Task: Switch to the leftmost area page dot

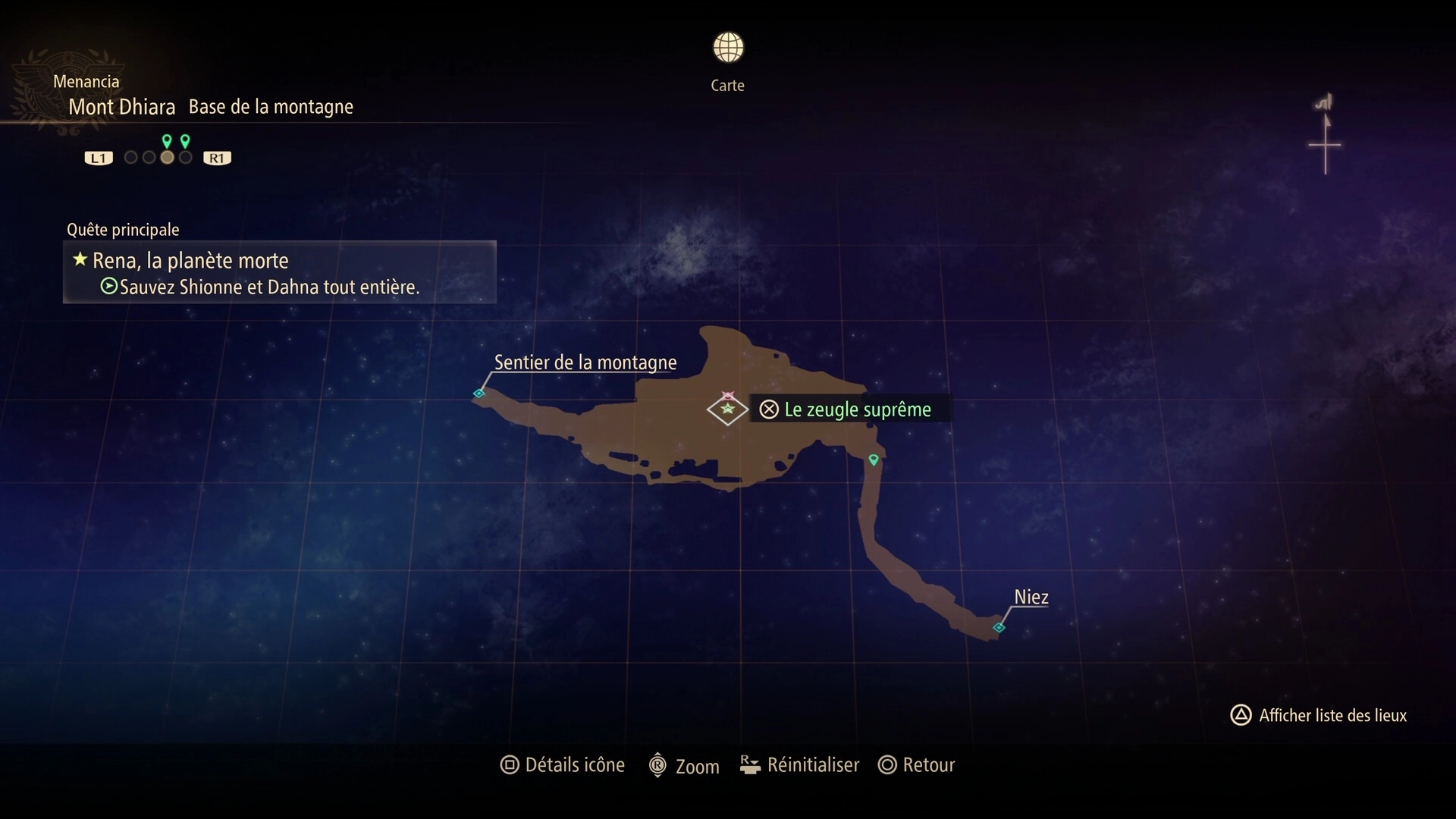Action: [130, 158]
